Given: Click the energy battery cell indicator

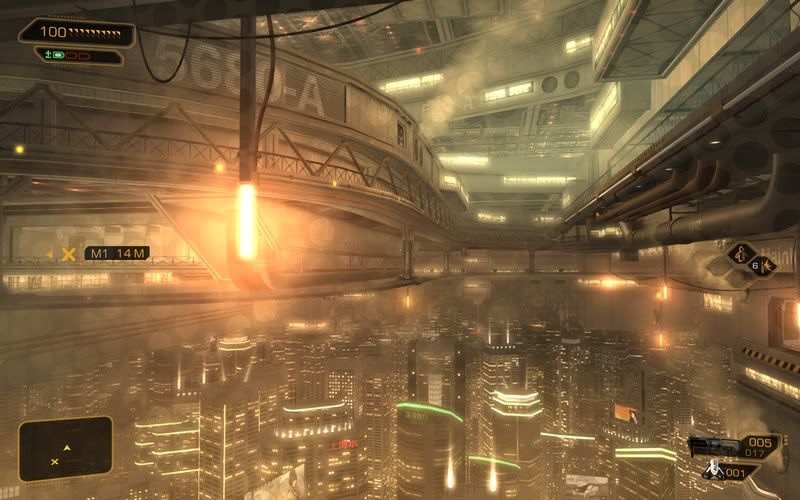Looking at the screenshot, I should pos(57,57).
